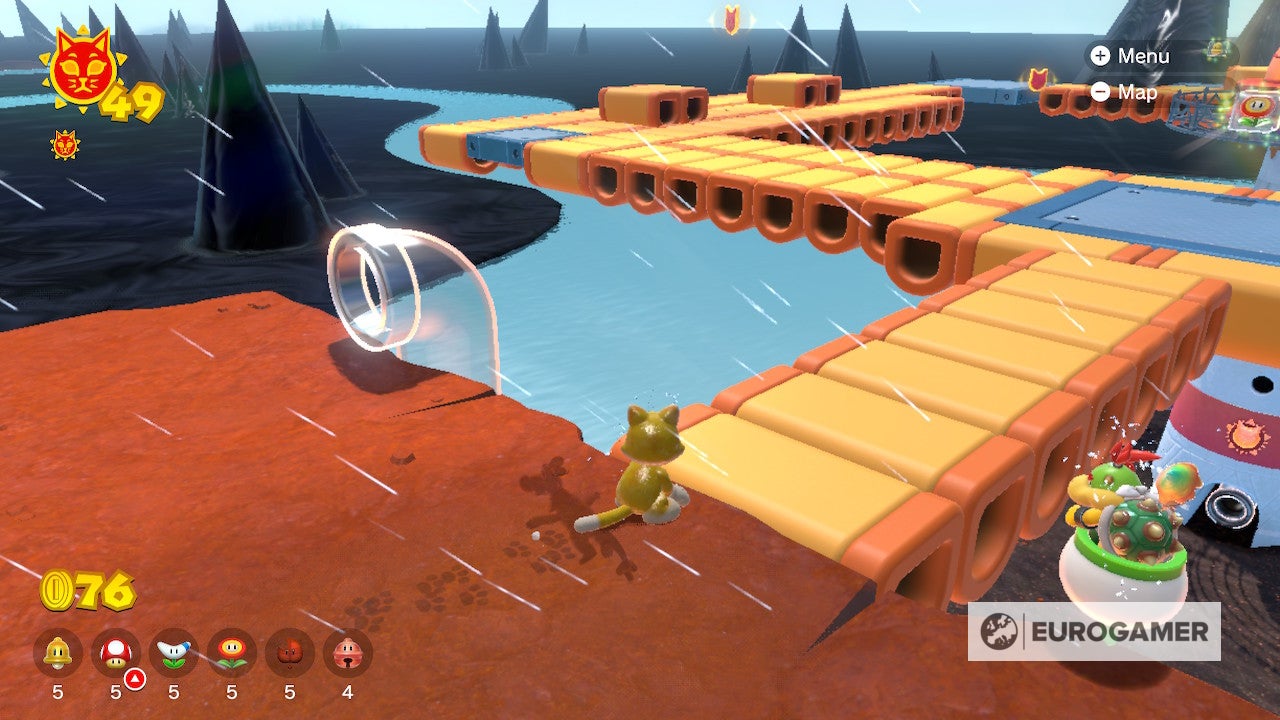
Task: Choose the Boomerang Flower power-up
Action: coord(174,653)
